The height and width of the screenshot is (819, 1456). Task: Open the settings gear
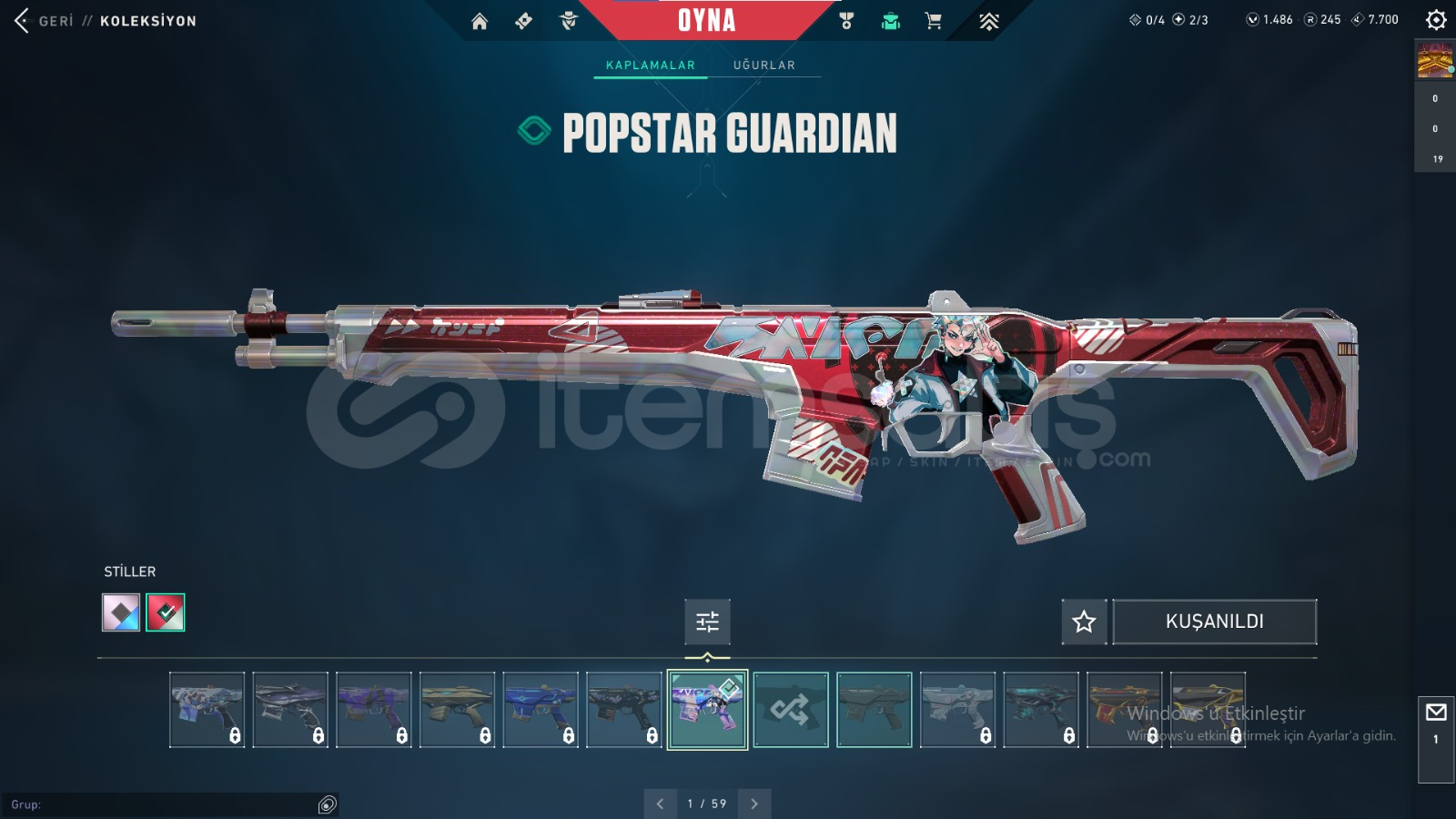click(x=1436, y=20)
